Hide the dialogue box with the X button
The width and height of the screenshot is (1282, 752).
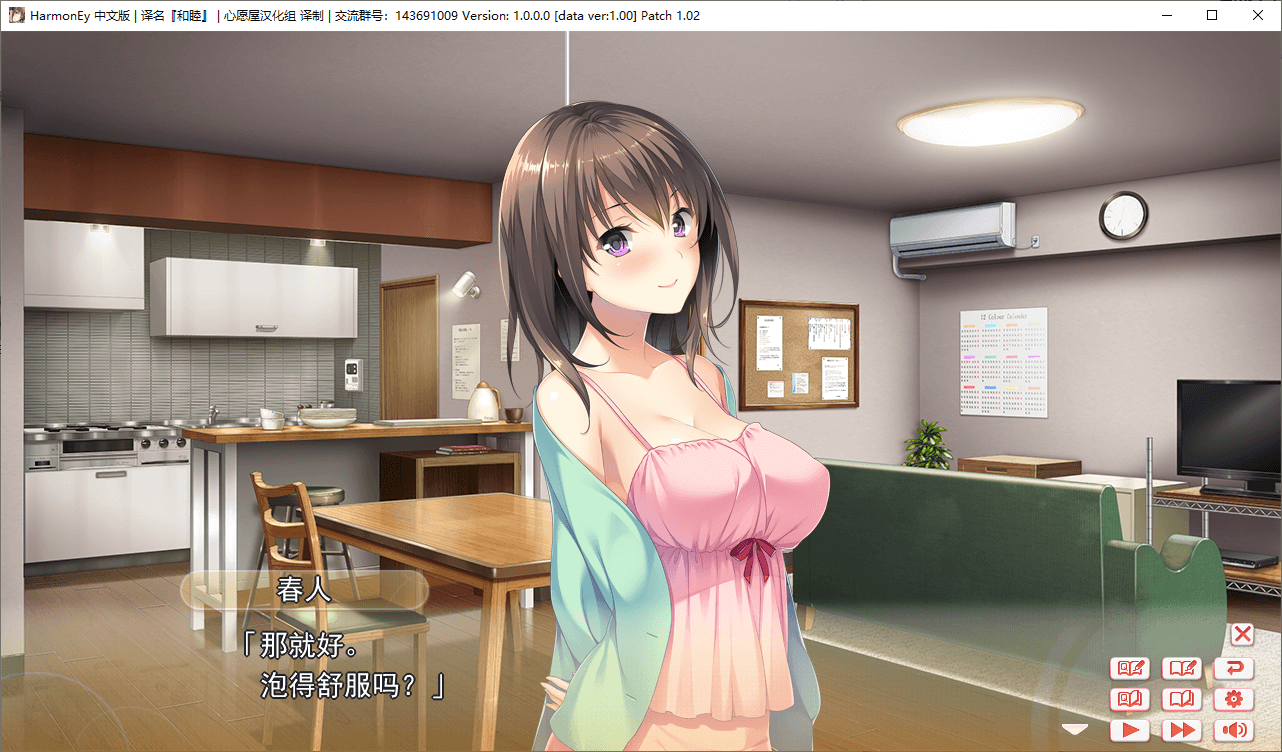pos(1242,633)
